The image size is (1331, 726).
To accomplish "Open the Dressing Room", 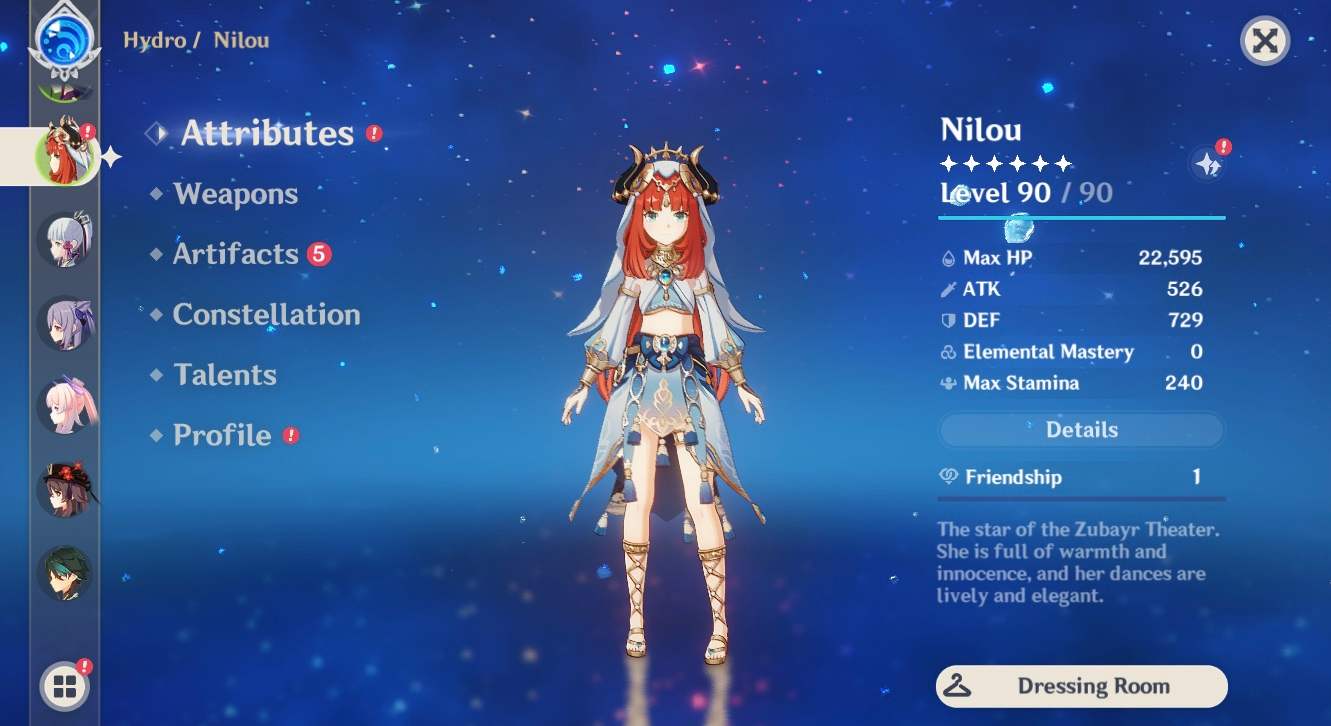I will click(x=1080, y=686).
